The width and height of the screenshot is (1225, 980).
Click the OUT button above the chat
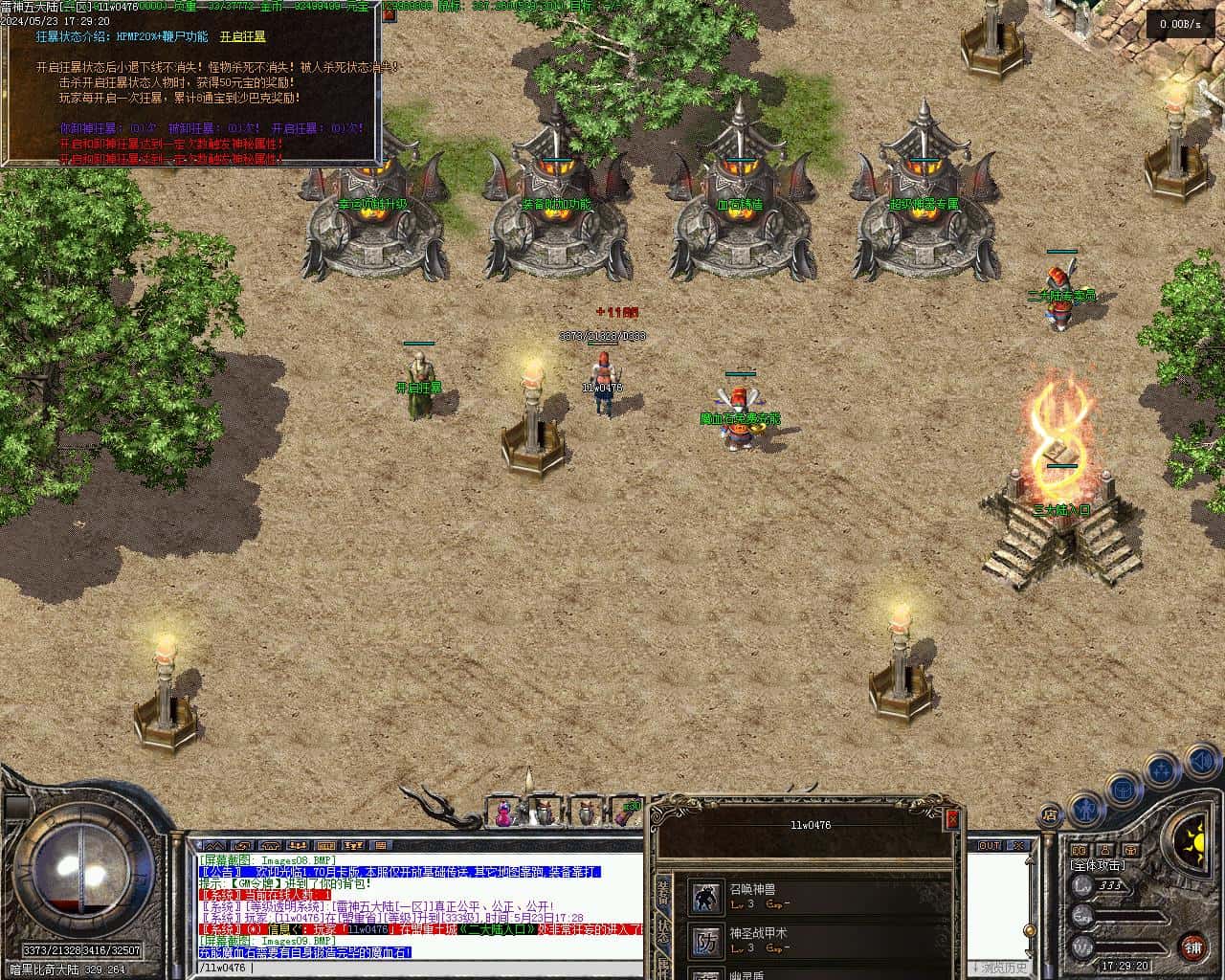[x=990, y=846]
